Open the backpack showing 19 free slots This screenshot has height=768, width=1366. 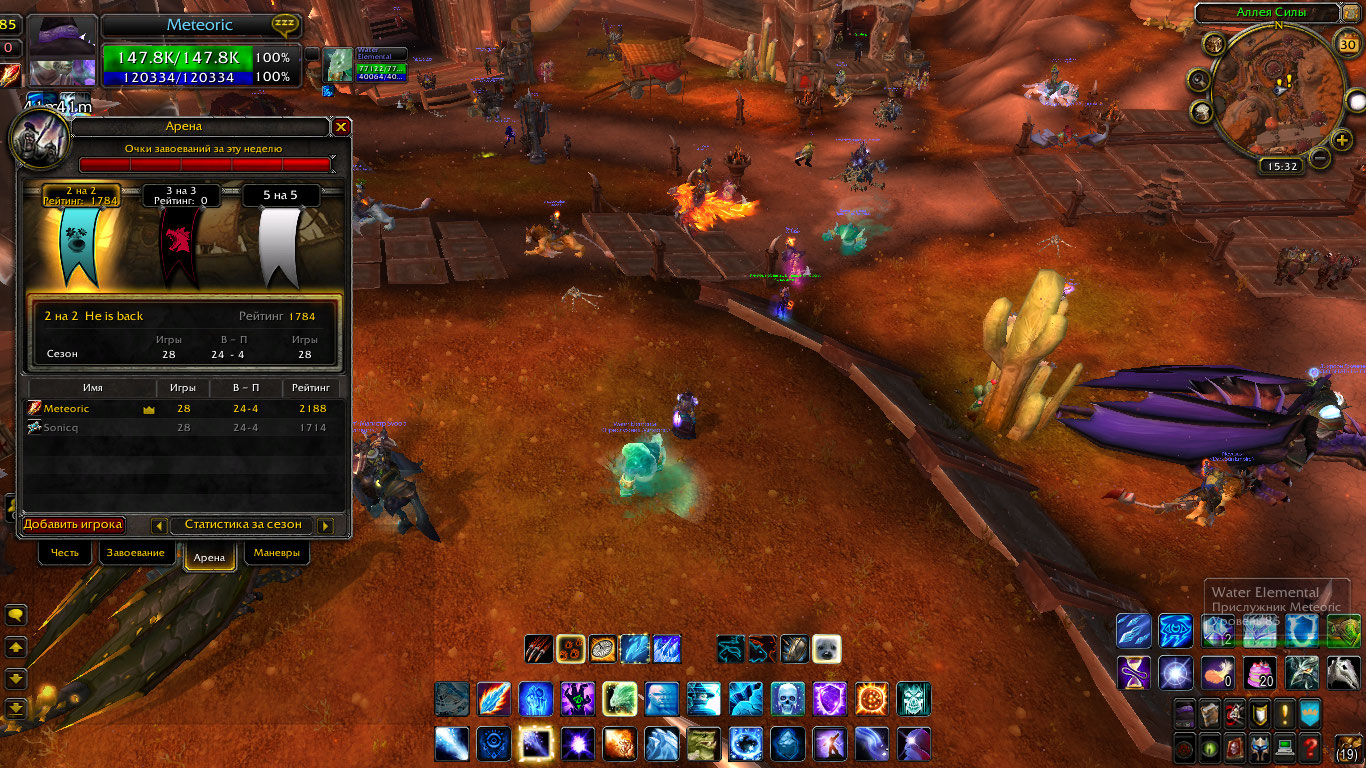[x=1347, y=747]
